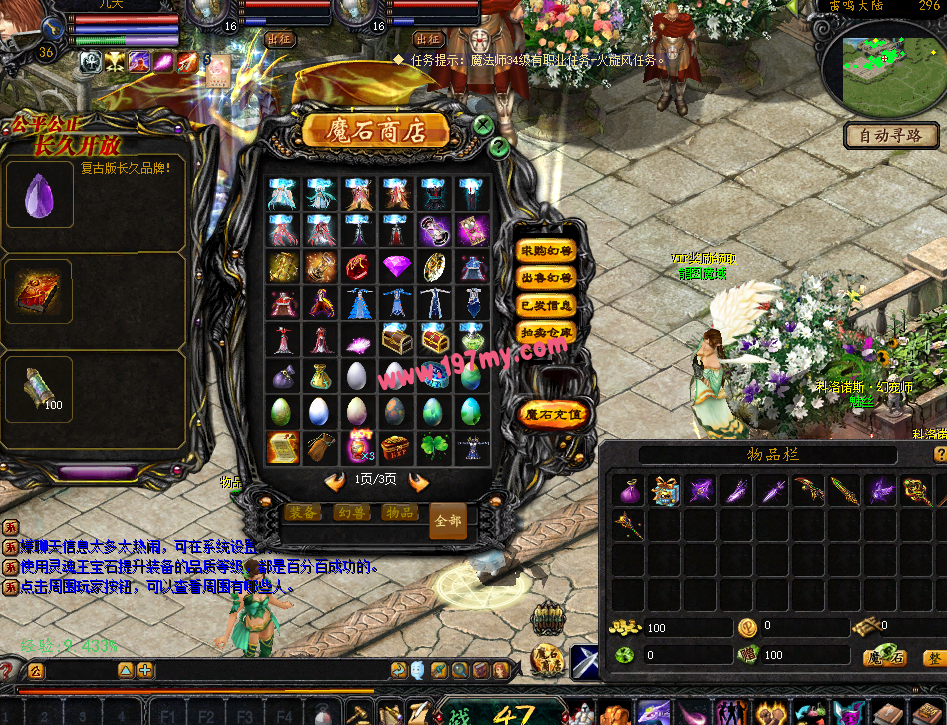
Task: Open the 已发信息 panel
Action: tap(545, 305)
